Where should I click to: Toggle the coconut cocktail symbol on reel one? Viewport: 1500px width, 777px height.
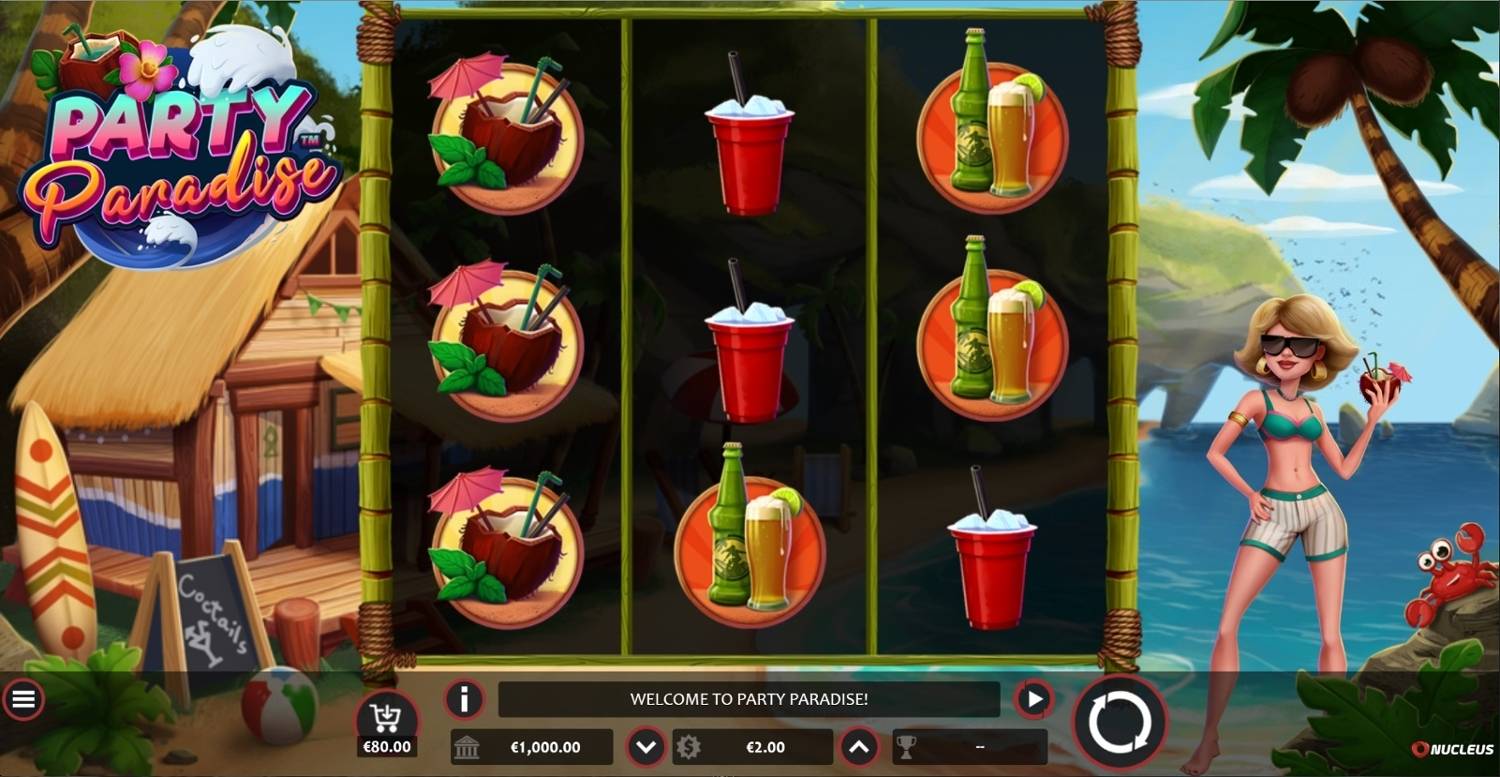pyautogui.click(x=507, y=137)
